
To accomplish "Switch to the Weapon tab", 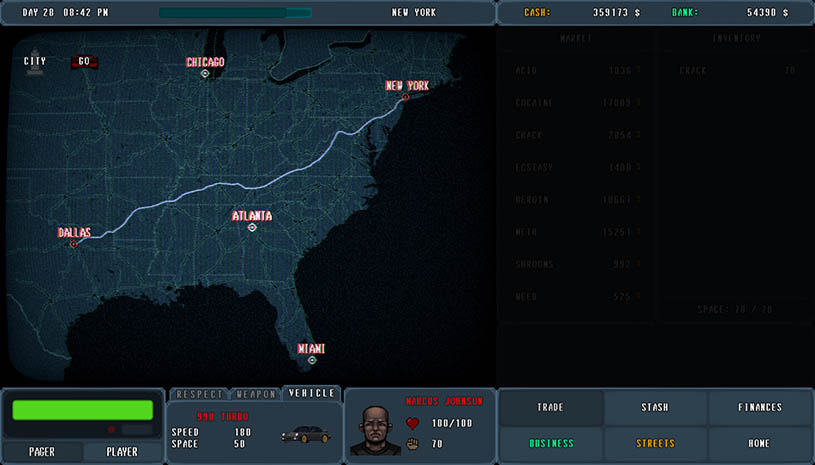I will pyautogui.click(x=256, y=394).
